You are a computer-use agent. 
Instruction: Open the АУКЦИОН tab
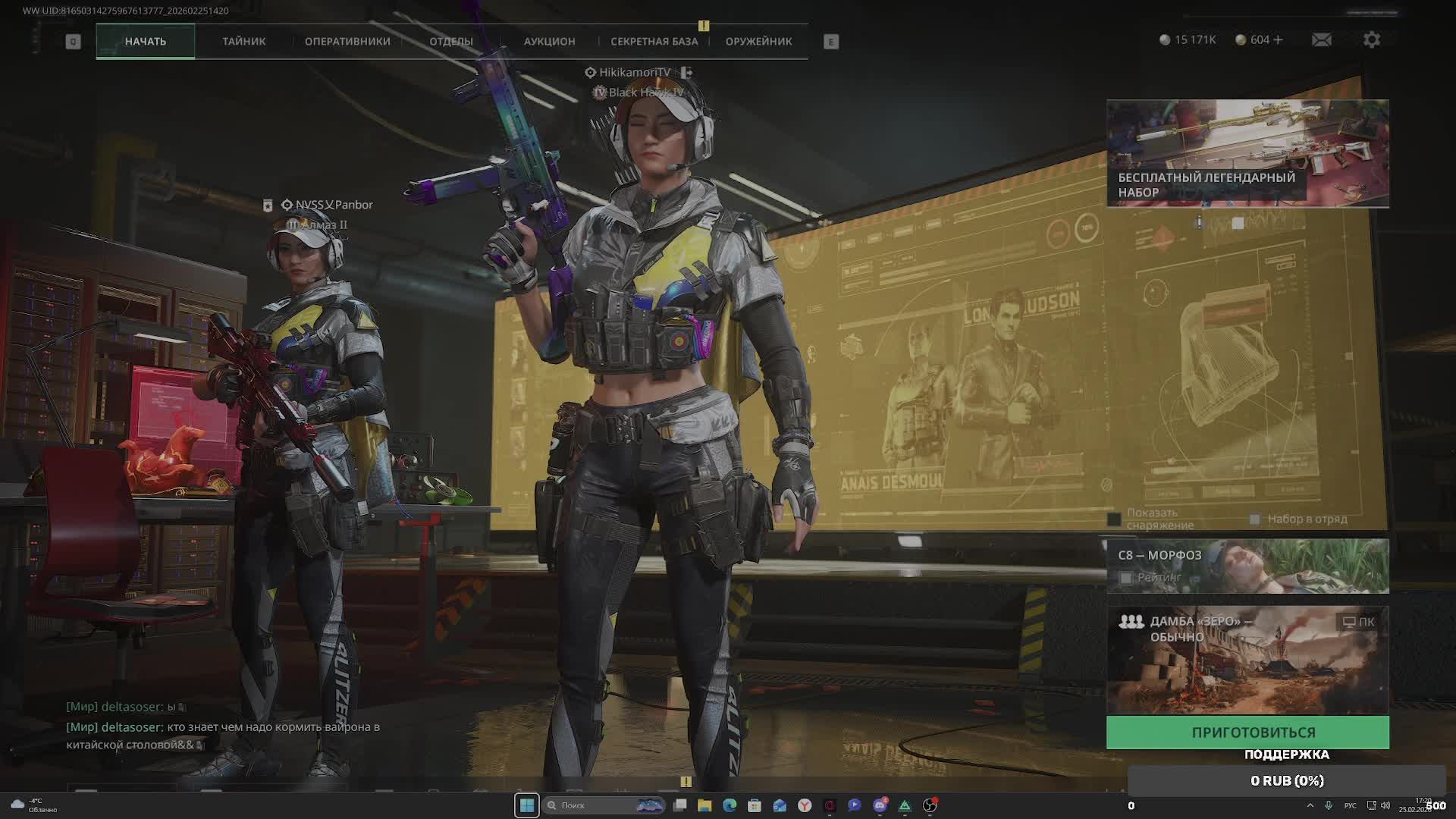coord(549,42)
